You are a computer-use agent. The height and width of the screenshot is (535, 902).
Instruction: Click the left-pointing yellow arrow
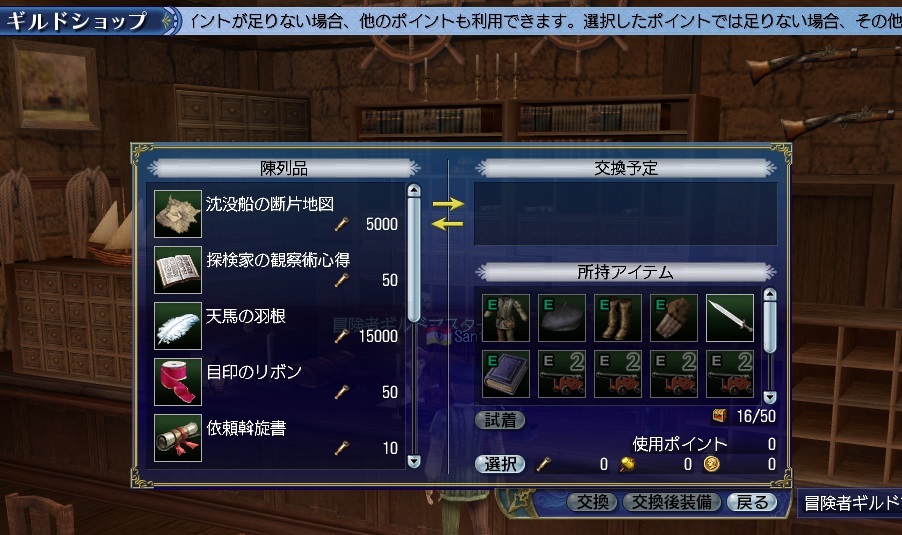click(x=448, y=223)
